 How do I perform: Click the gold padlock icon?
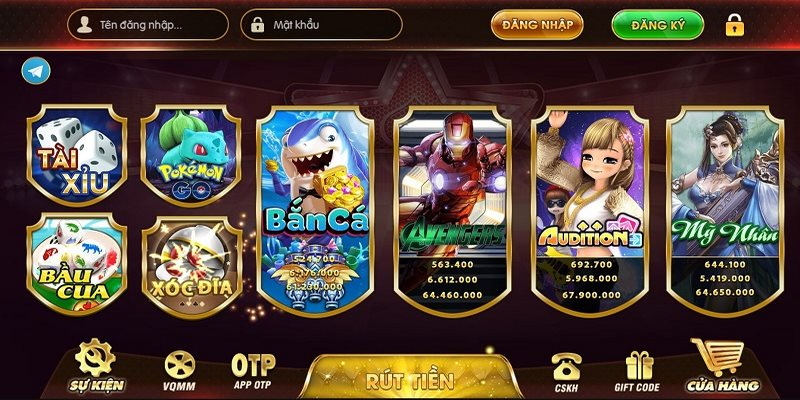tap(735, 24)
